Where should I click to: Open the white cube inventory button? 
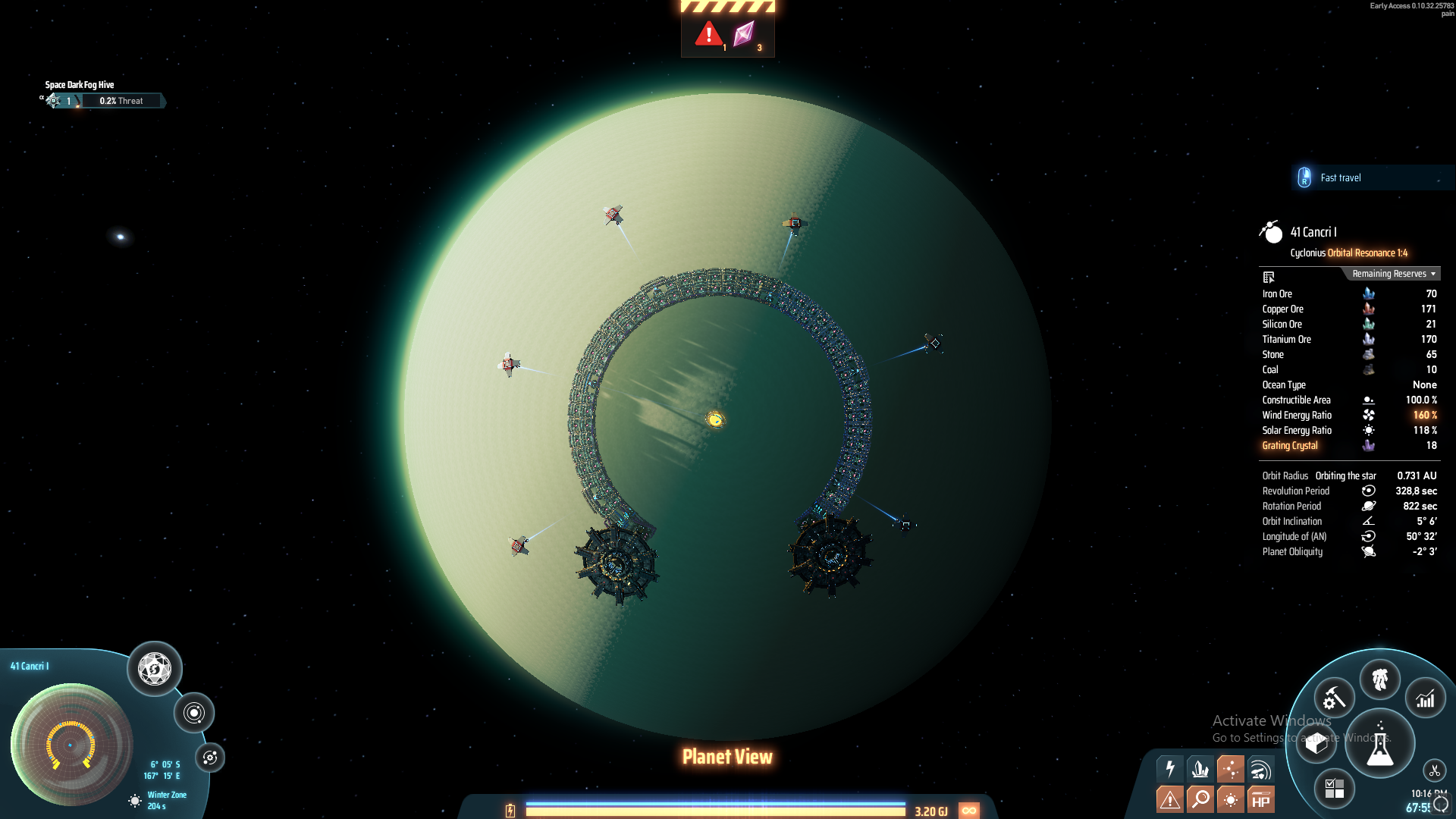1316,743
